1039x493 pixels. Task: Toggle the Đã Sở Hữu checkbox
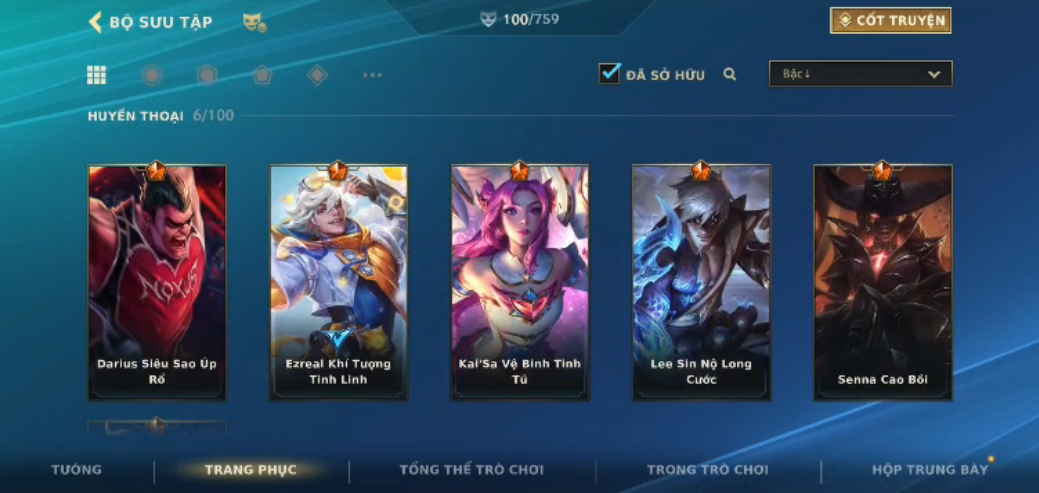point(609,74)
